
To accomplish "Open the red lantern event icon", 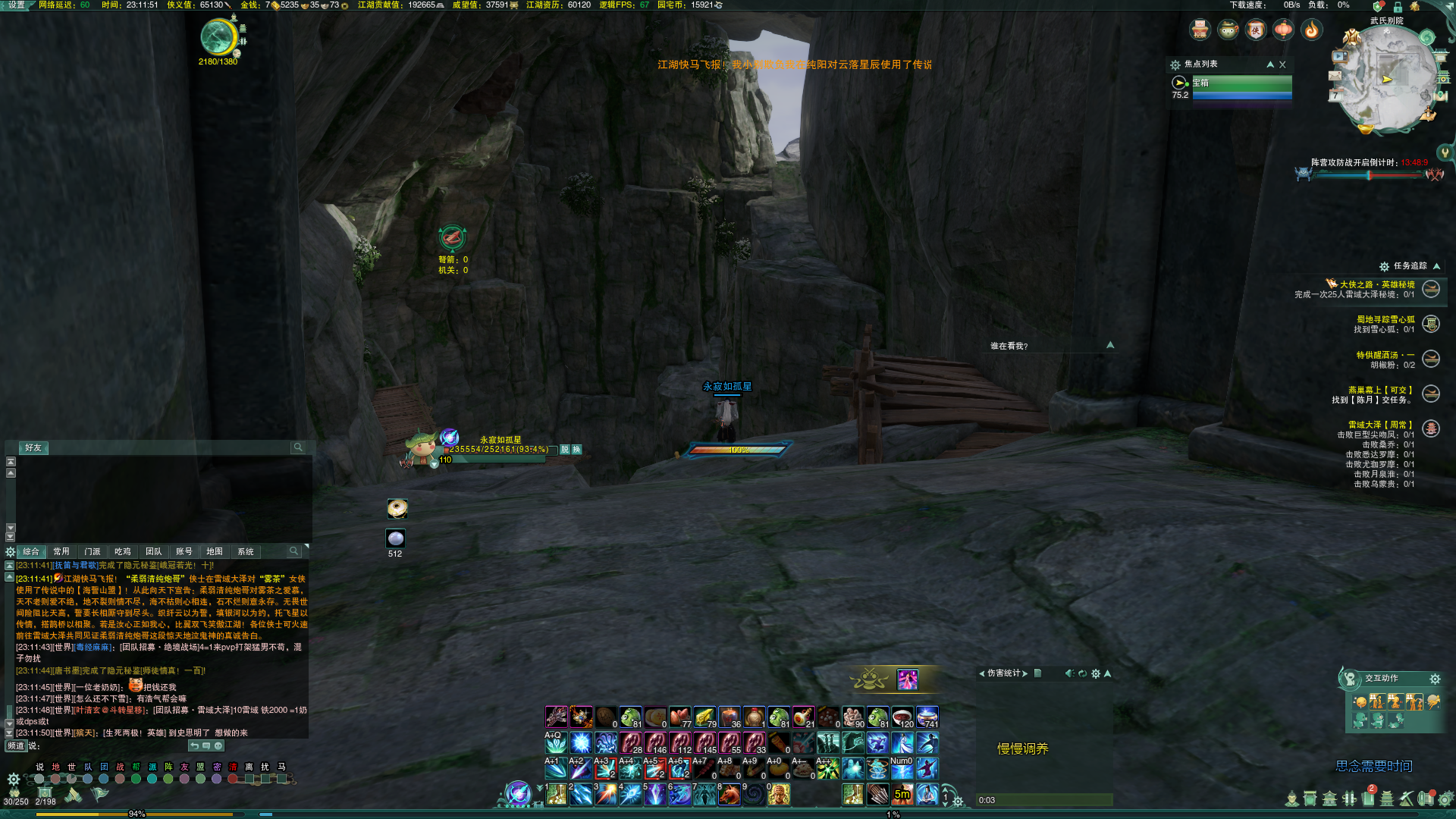I will click(1283, 30).
